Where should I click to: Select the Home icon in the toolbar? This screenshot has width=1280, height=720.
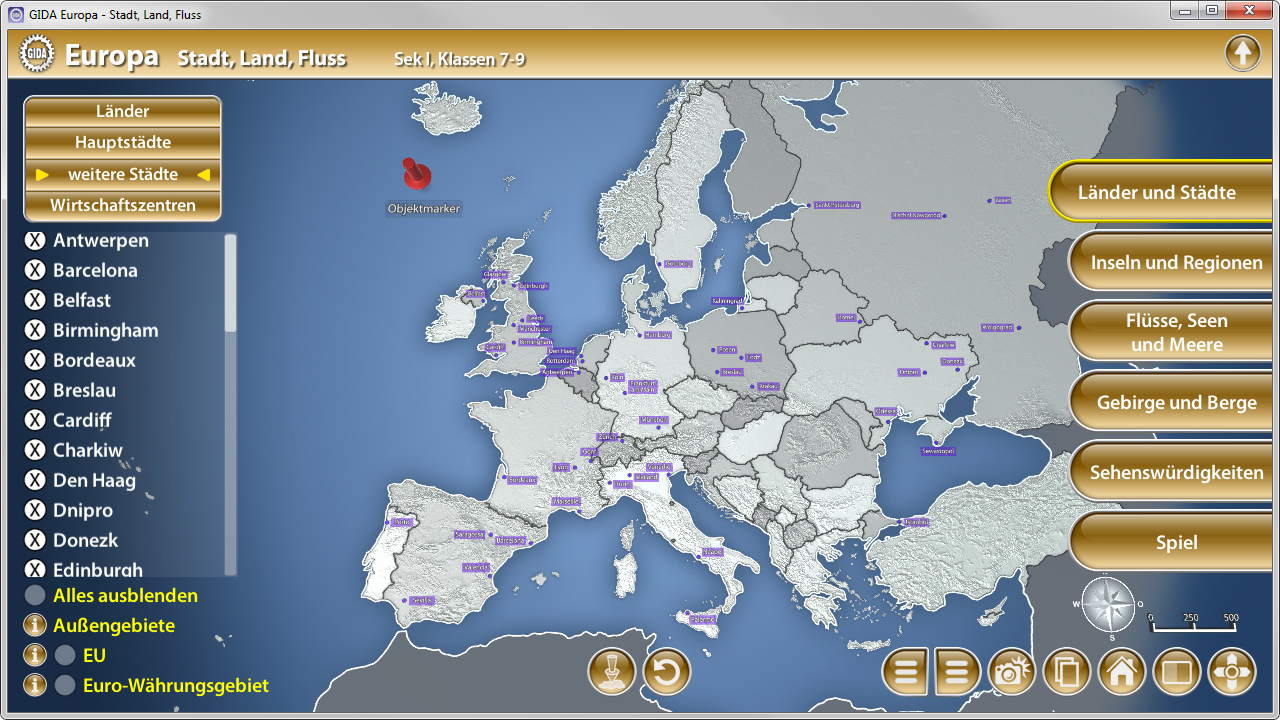(1121, 672)
